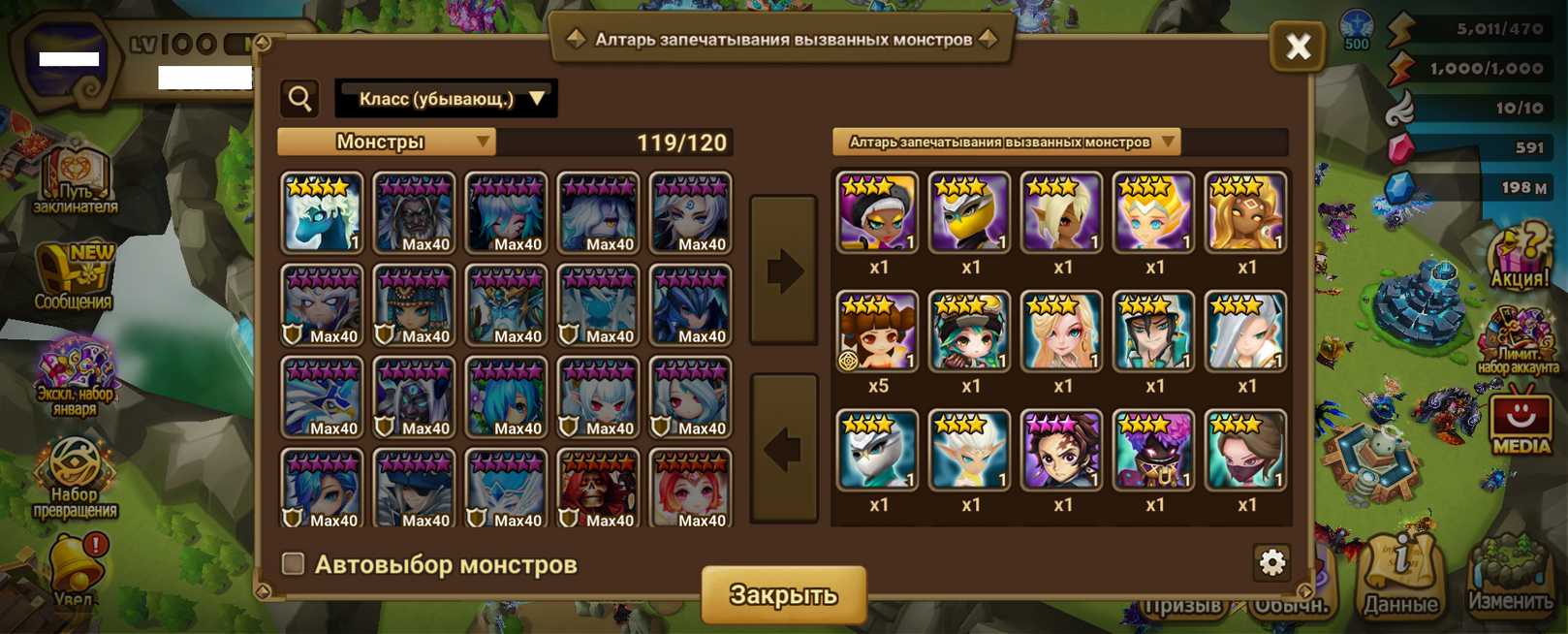
Task: Pick the x5 stacked brown-haired monster
Action: coord(876,333)
